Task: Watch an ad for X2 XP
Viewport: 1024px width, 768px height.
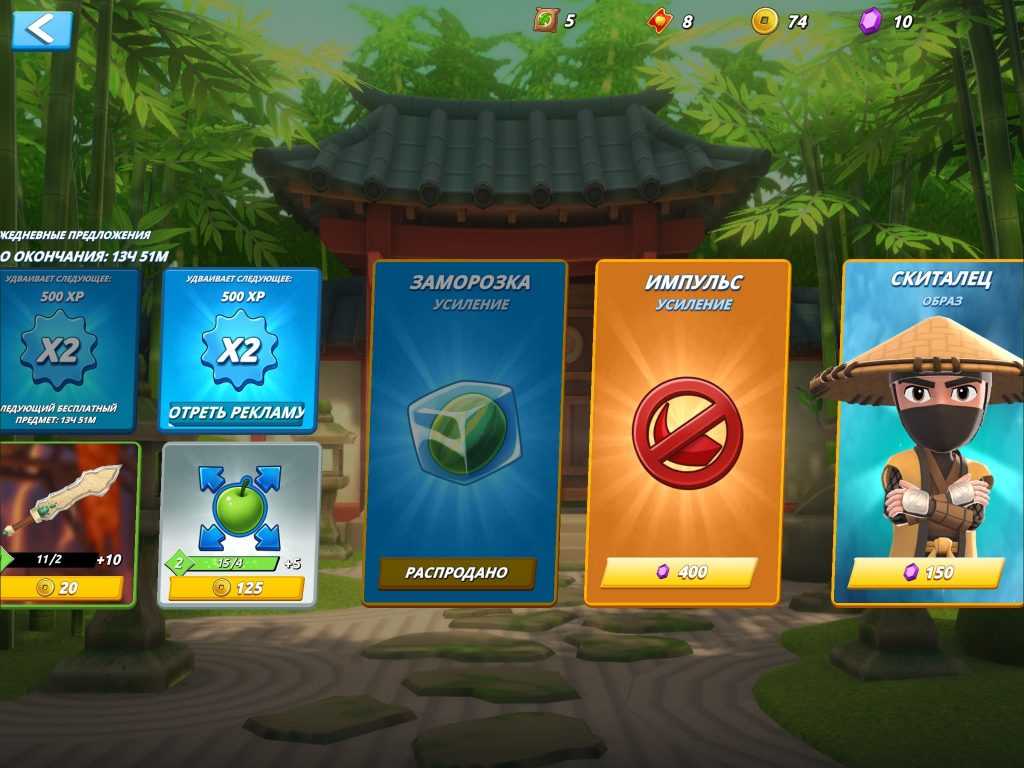Action: pos(237,413)
